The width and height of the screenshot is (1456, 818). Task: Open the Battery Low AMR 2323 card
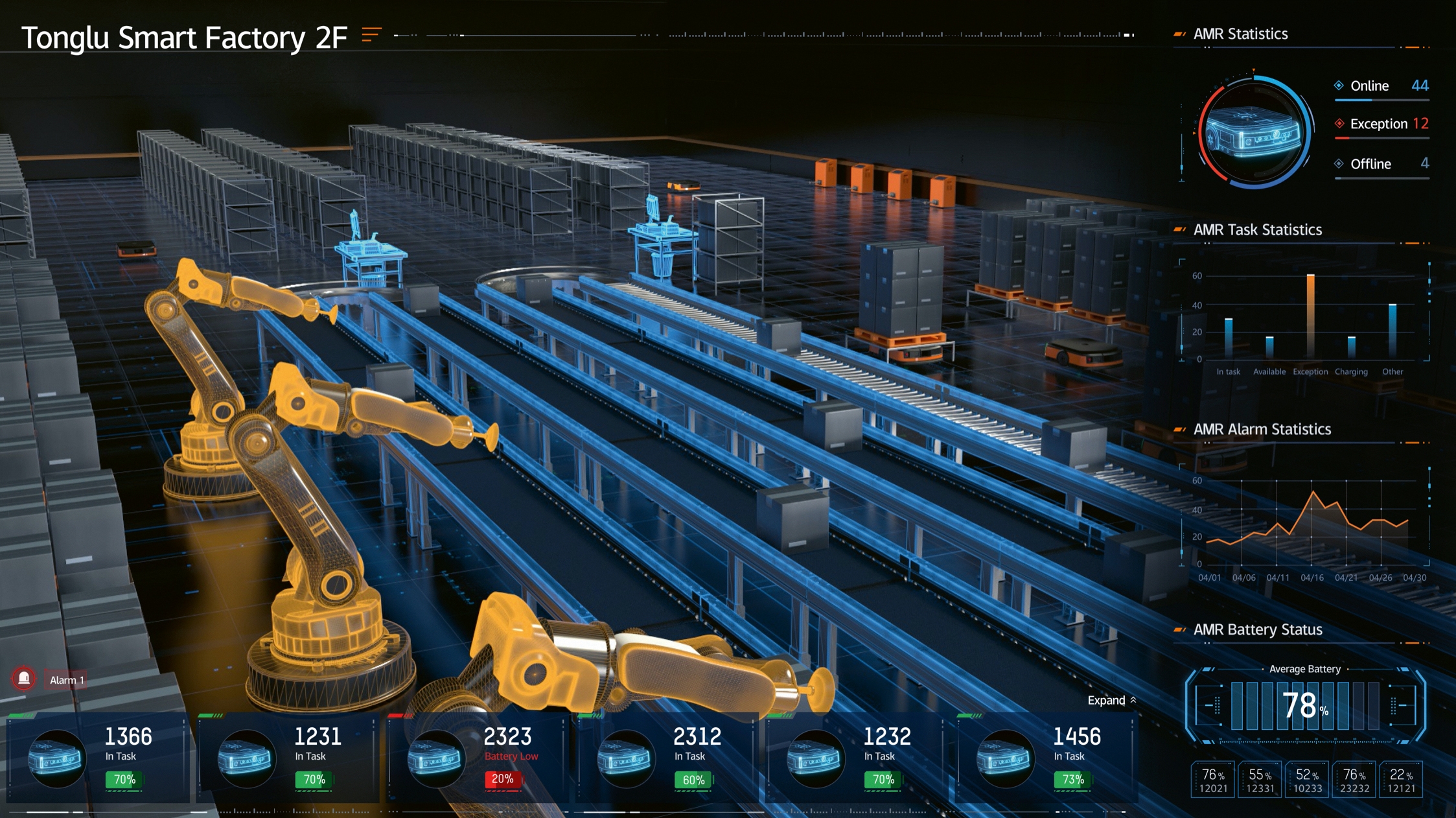(476, 758)
